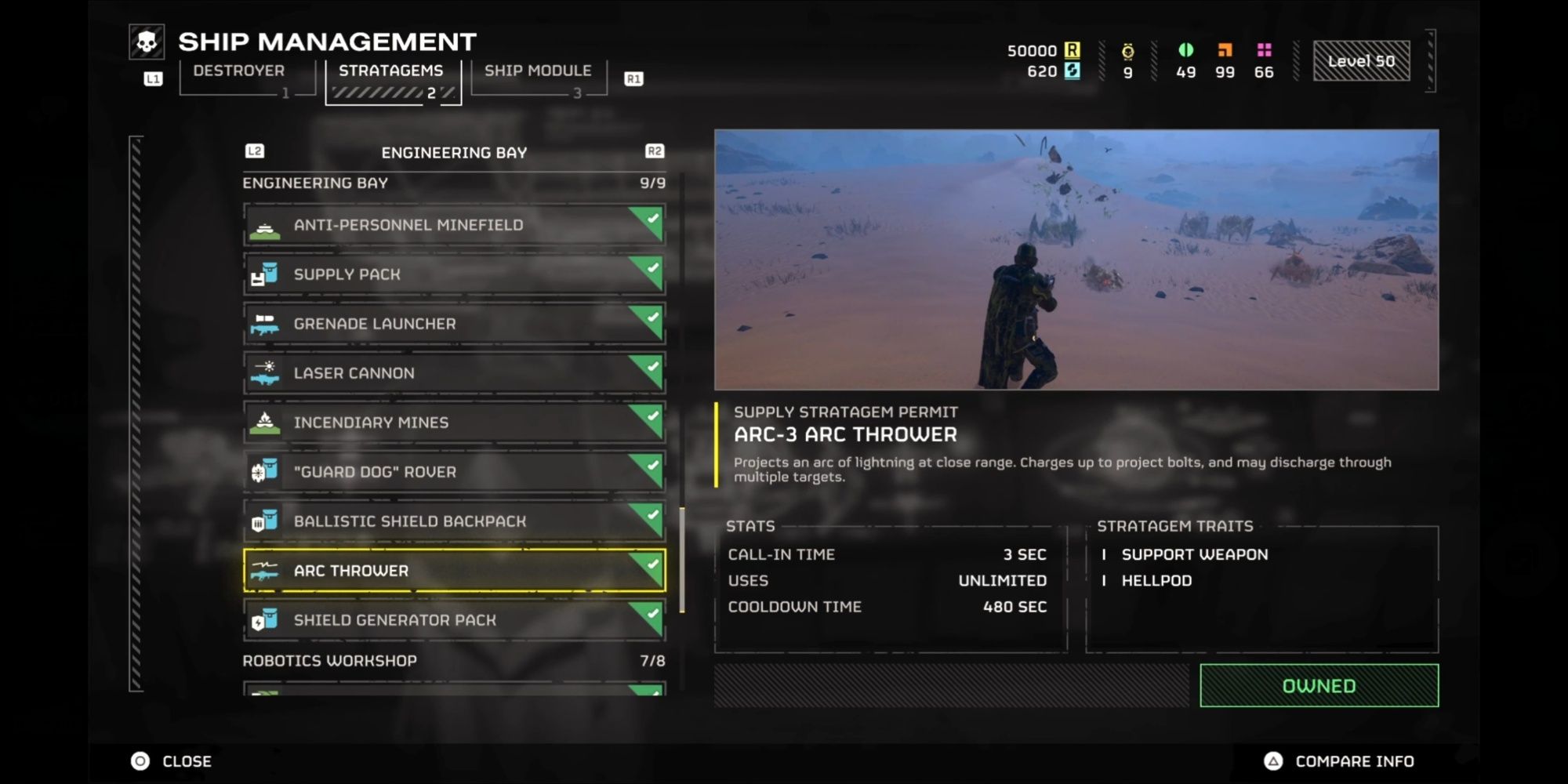Pick the Laser Cannon row
Screen dimensions: 1568x784
454,373
